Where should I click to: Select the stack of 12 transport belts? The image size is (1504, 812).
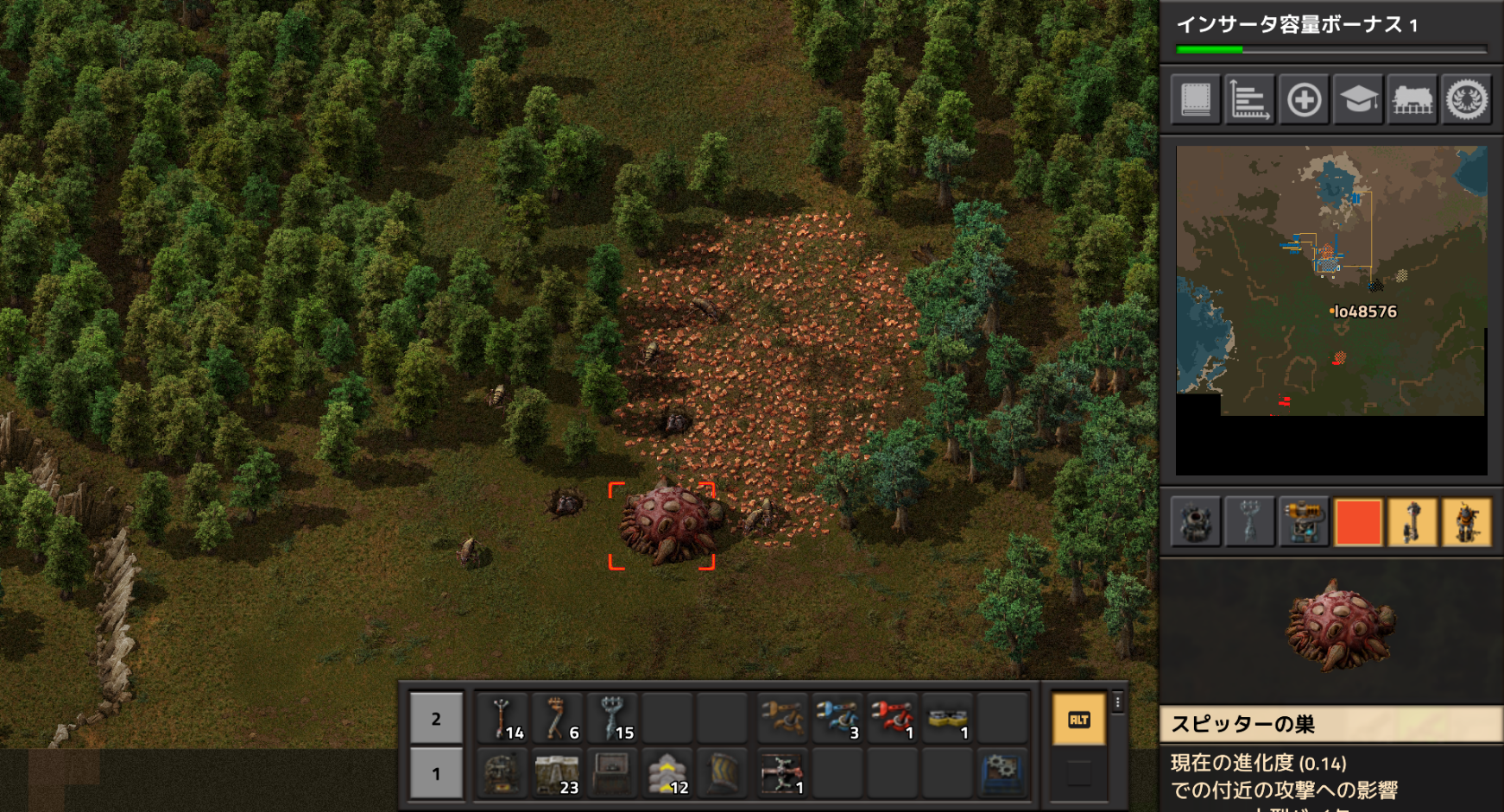668,774
